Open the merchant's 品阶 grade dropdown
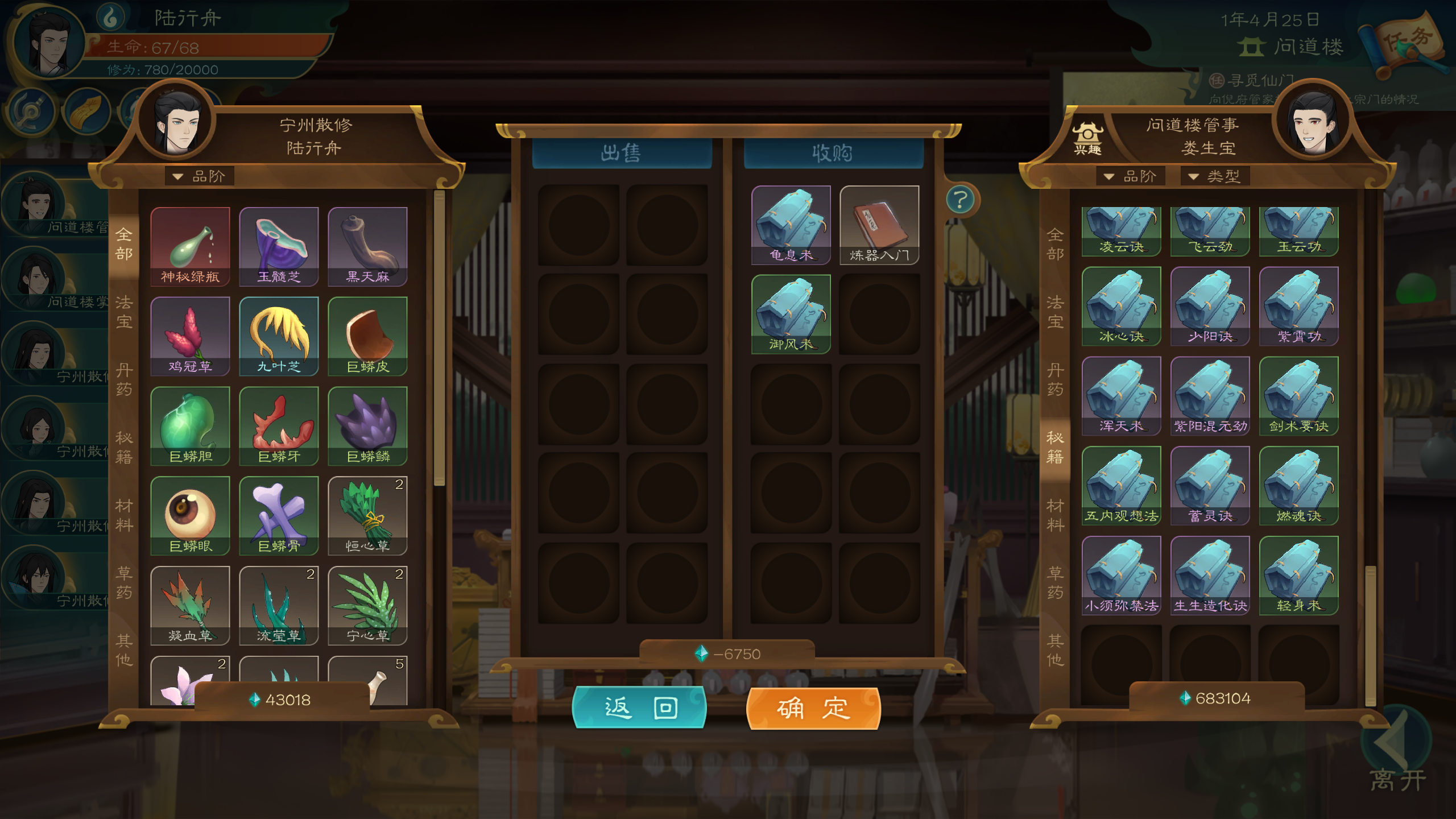Screen dimensions: 1456x819 point(1131,176)
